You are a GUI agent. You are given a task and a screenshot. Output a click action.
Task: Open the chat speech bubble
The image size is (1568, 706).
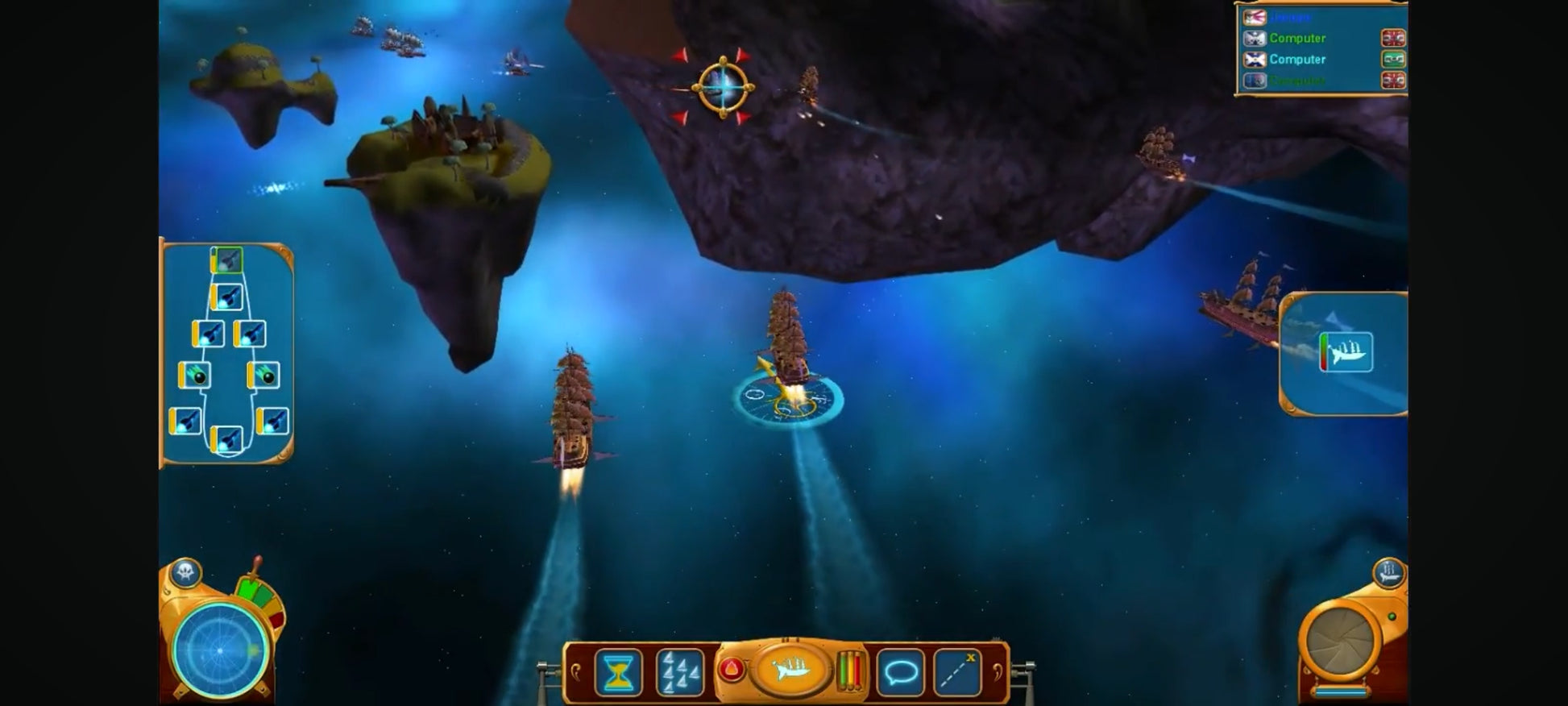(x=900, y=672)
